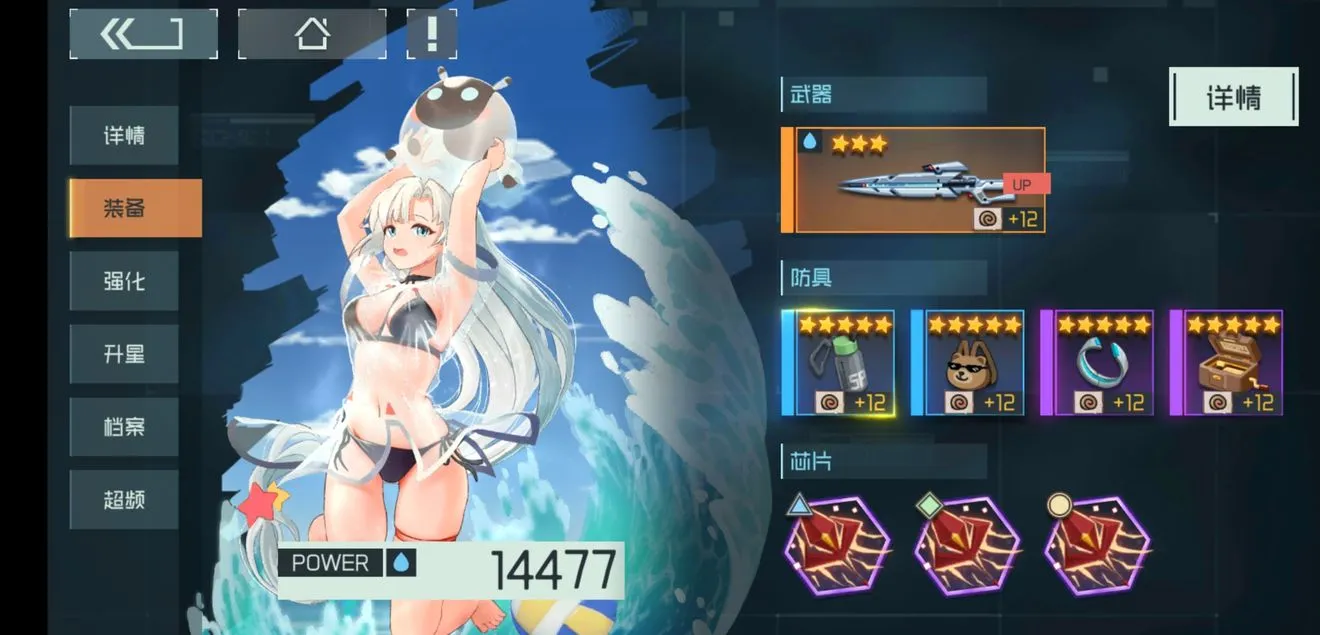
Task: Open the treasure chest armor slot
Action: (x=1227, y=363)
